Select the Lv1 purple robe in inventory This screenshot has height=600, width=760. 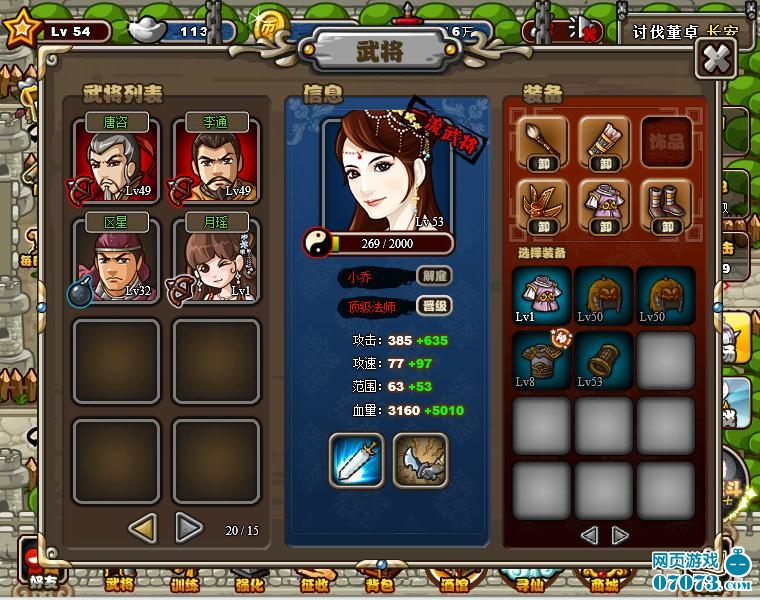pos(541,296)
